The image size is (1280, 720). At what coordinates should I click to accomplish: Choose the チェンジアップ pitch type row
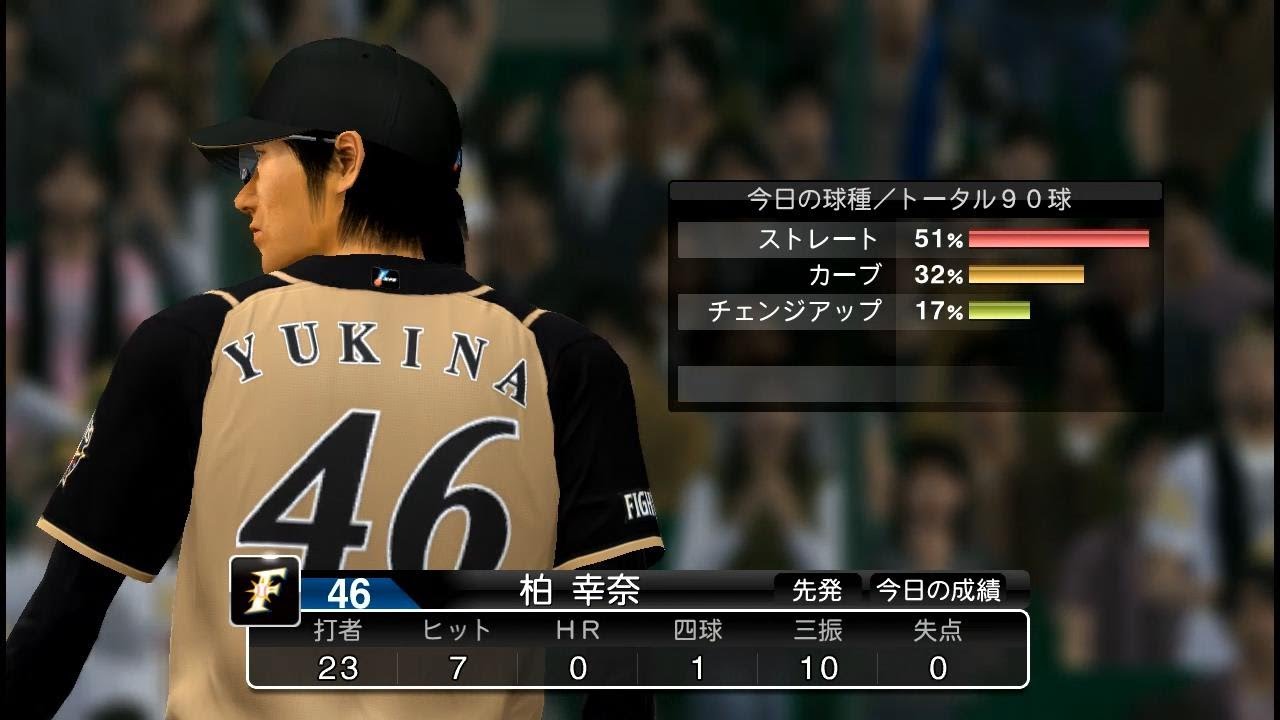[914, 311]
